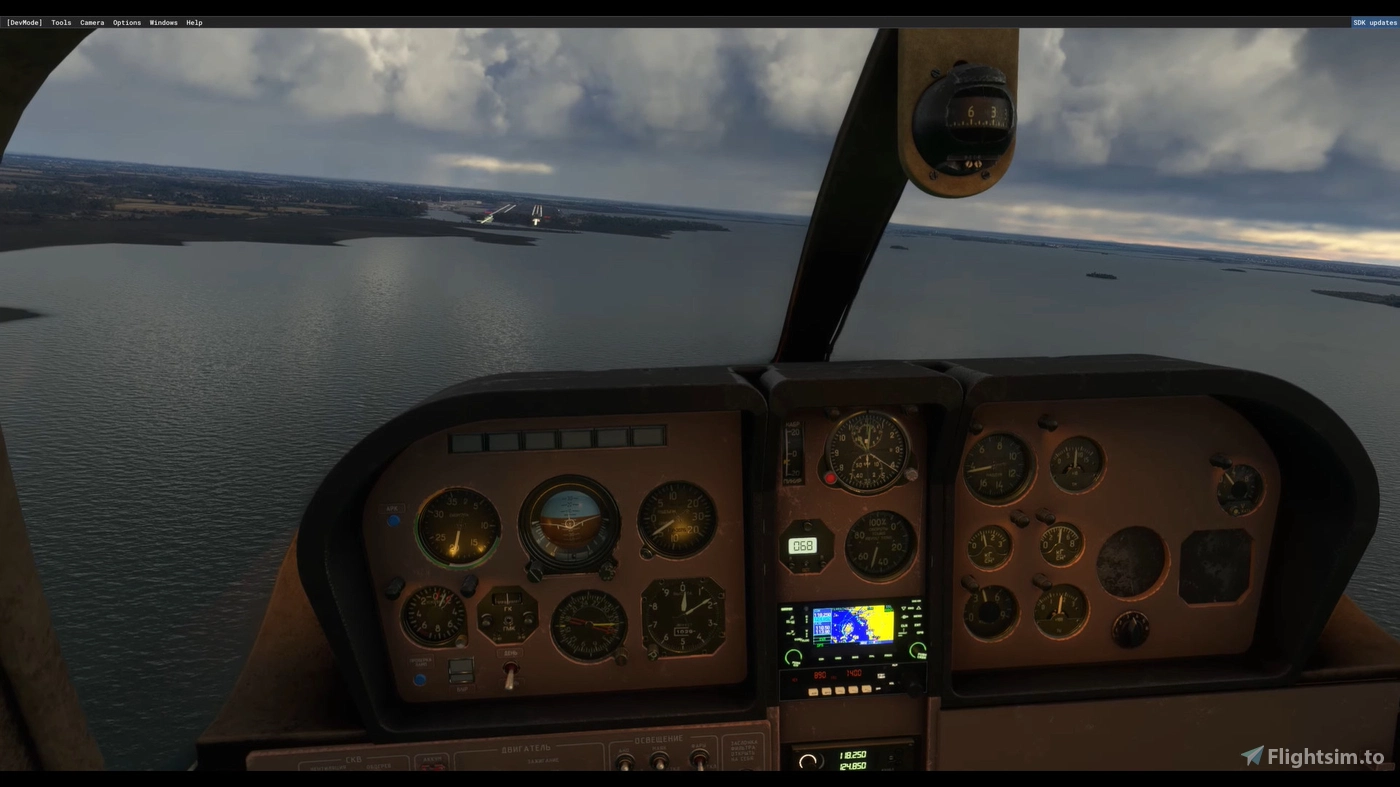Viewport: 1400px width, 787px height.
Task: Click the GPS power/volume knob
Action: click(792, 656)
